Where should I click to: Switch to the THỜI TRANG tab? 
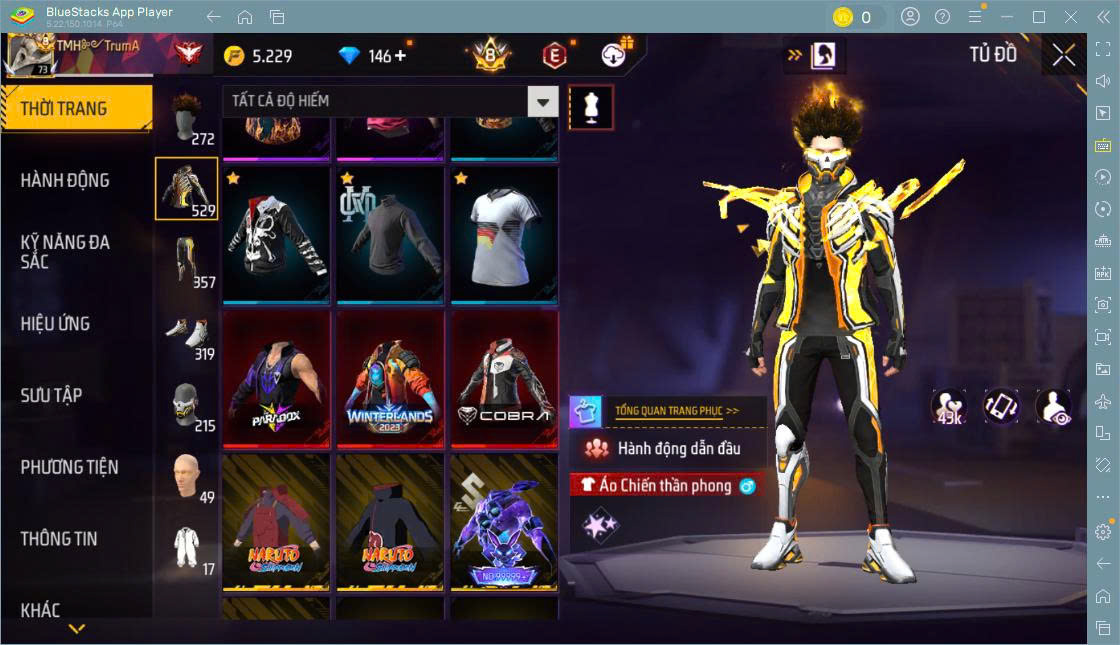click(x=76, y=108)
